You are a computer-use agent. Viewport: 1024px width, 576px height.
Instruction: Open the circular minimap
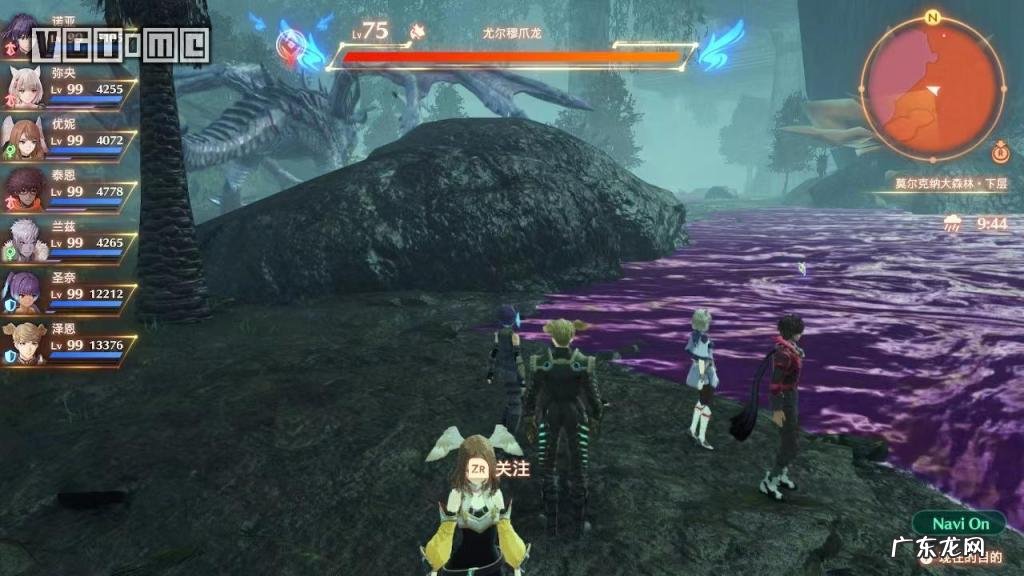(x=932, y=88)
